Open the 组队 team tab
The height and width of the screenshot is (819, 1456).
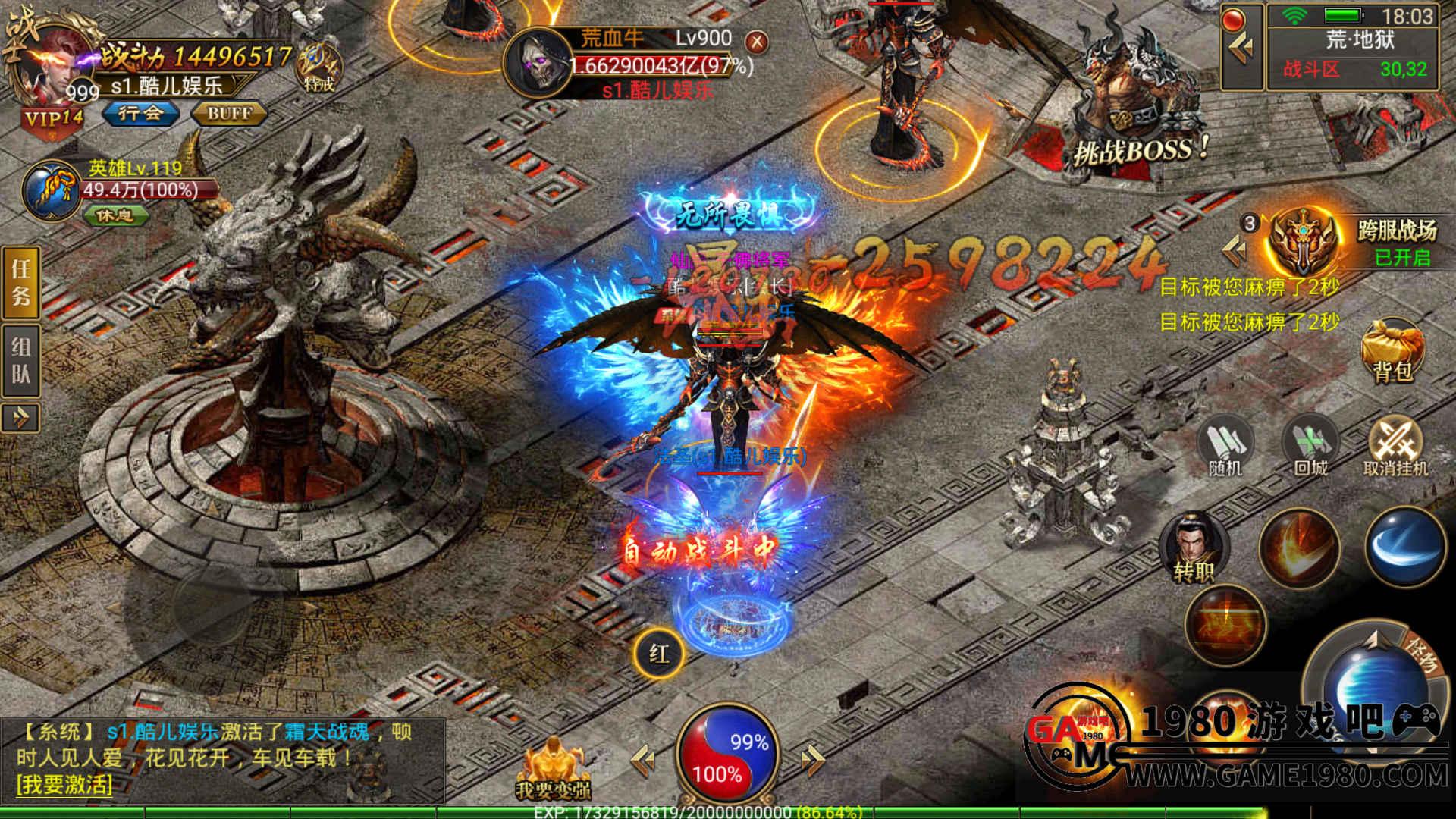pos(21,361)
